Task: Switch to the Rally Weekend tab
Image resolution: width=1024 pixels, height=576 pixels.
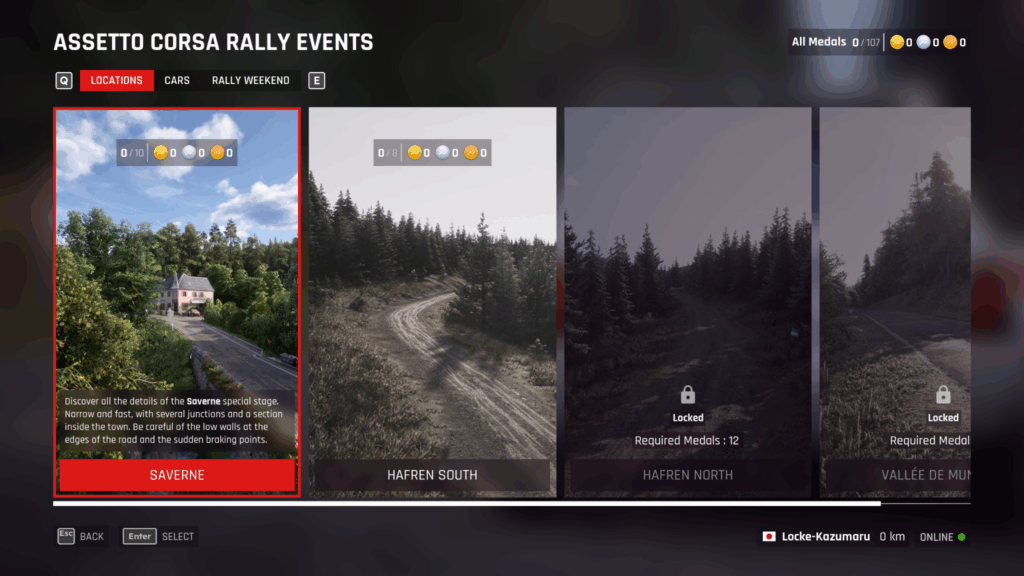Action: tap(250, 80)
